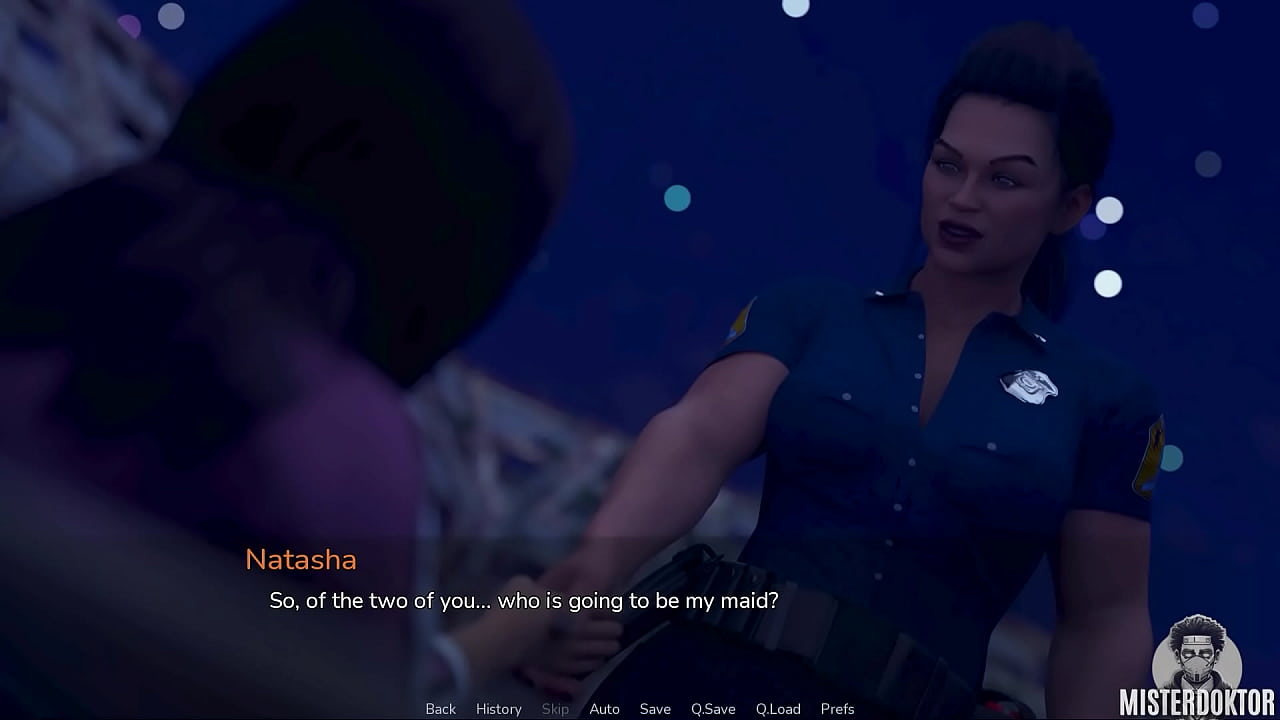Open the Save game screen
The height and width of the screenshot is (720, 1280).
[655, 709]
